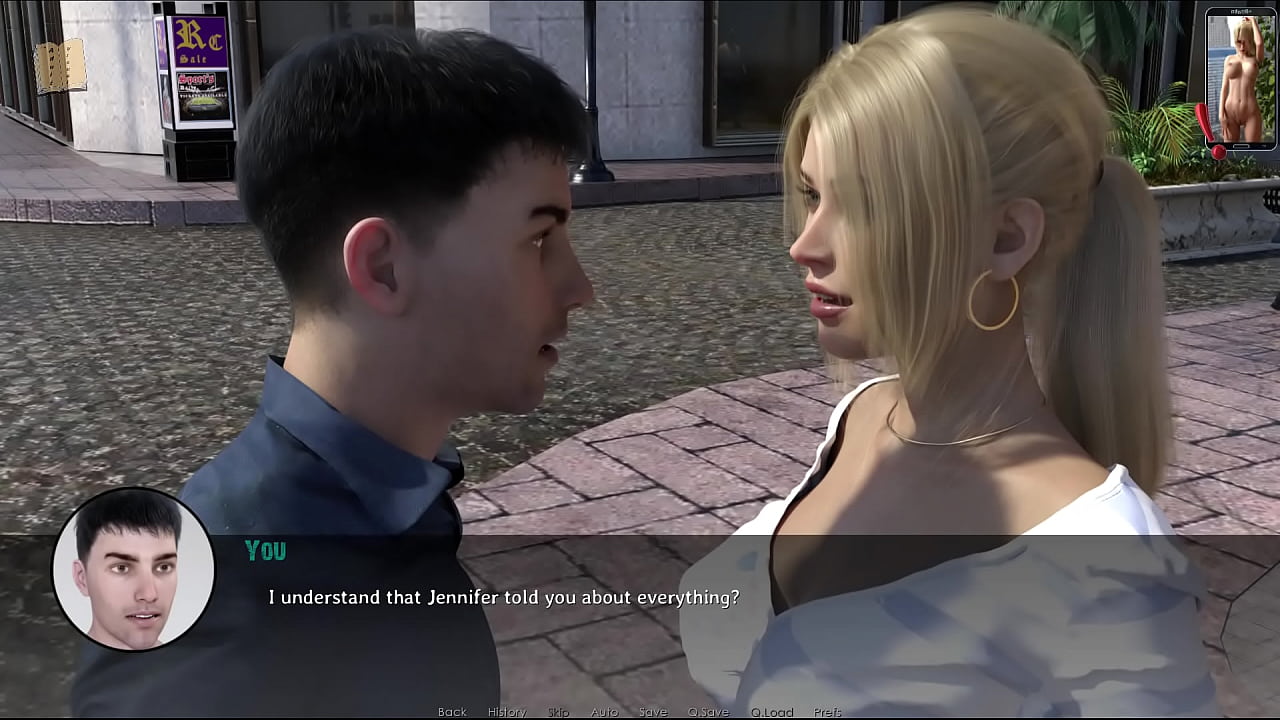Open the book journal icon

pos(60,66)
